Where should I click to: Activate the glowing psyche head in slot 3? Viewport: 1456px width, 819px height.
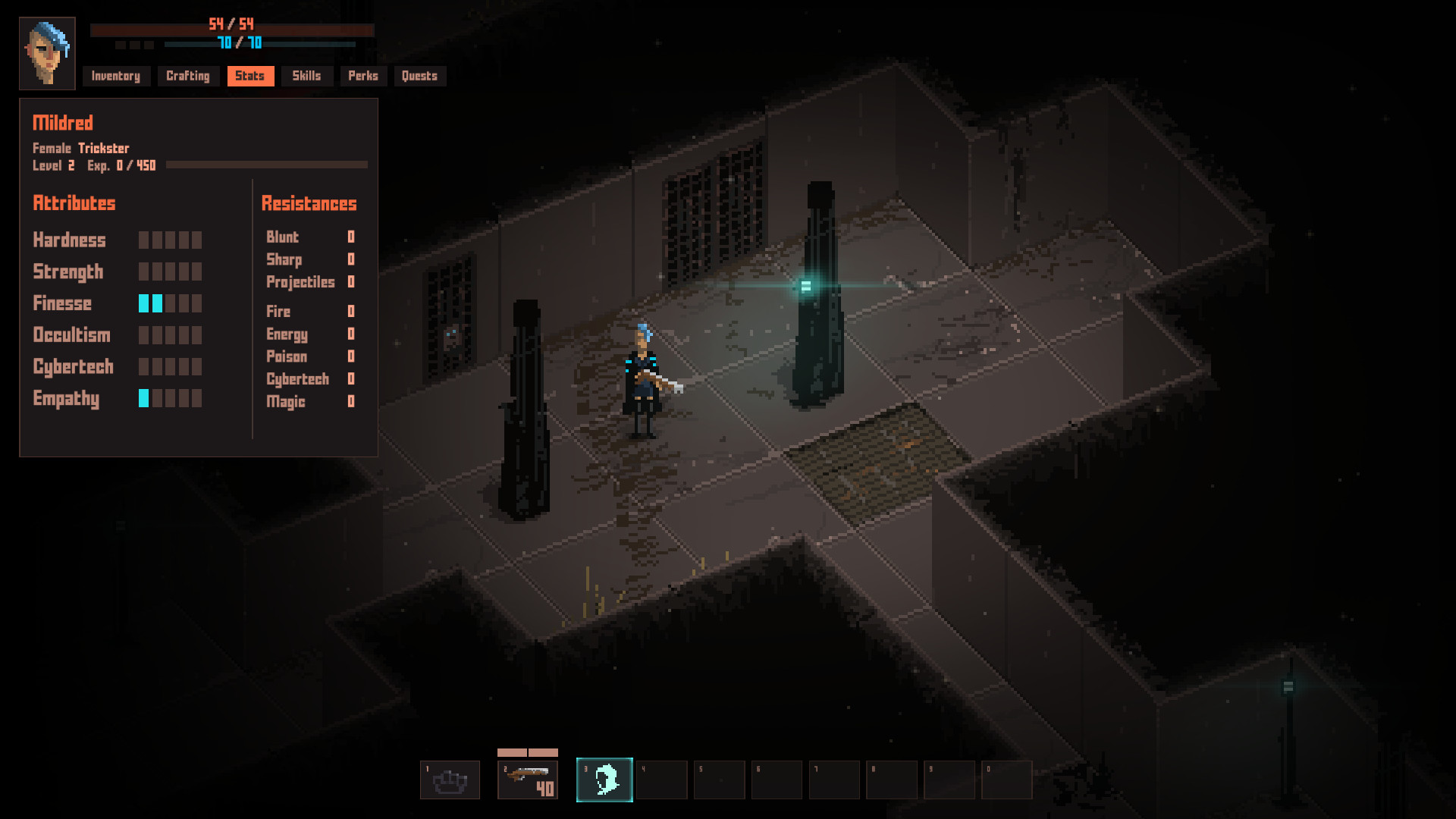(x=604, y=780)
